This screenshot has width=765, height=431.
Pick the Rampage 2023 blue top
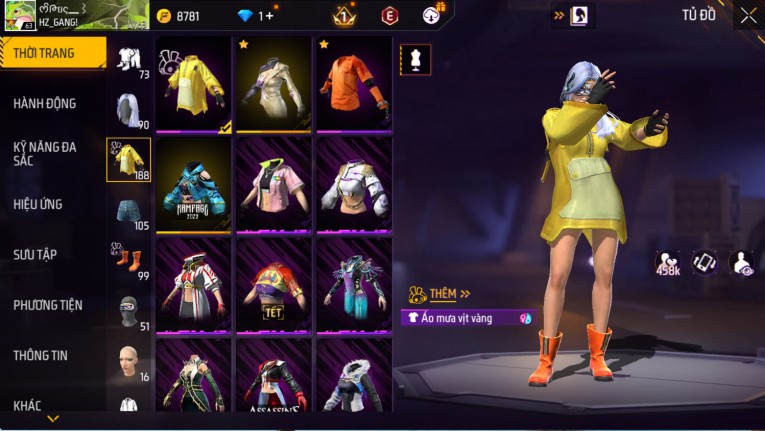tap(195, 185)
